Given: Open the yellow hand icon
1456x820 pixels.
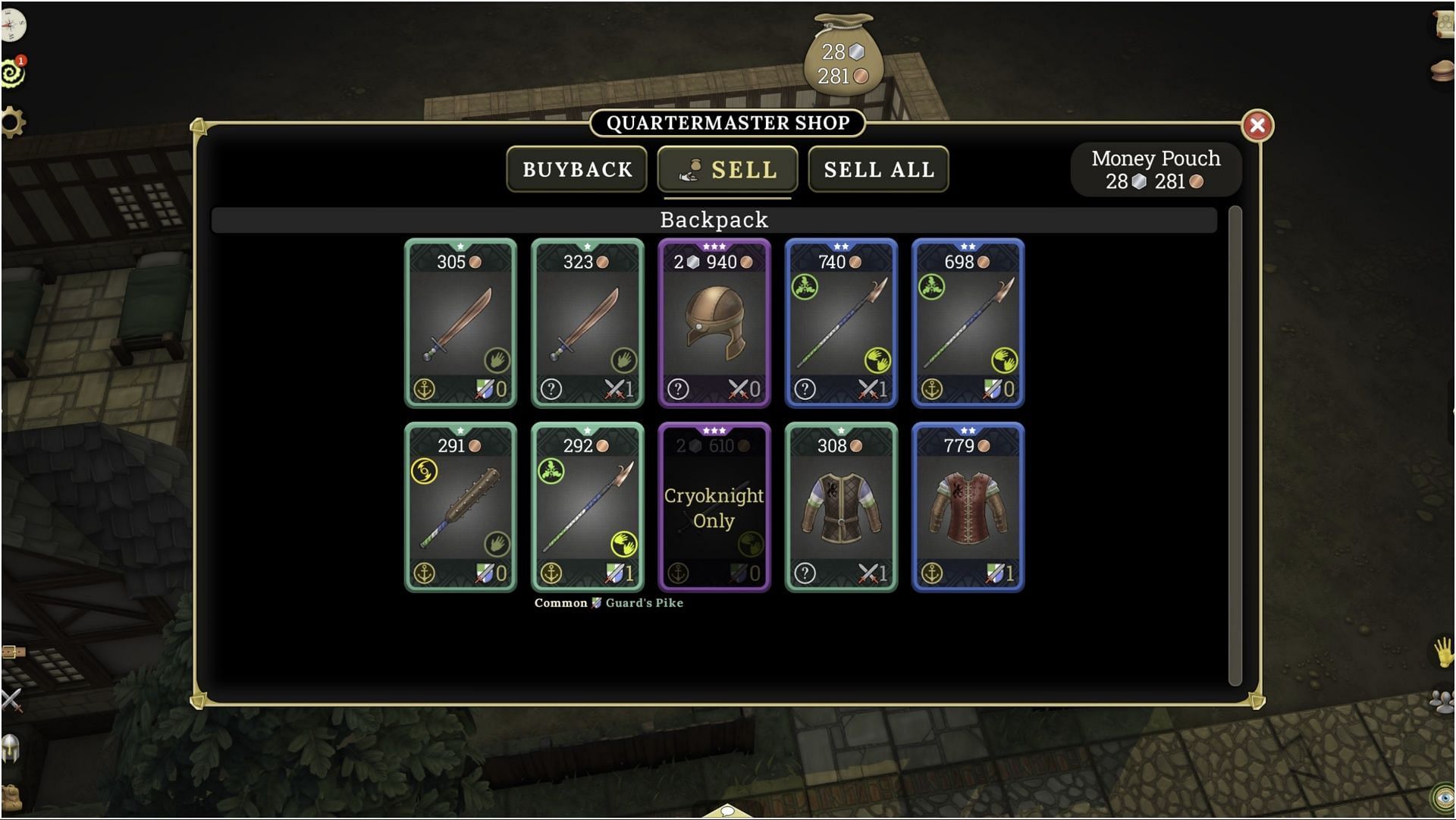Looking at the screenshot, I should coord(1443,652).
